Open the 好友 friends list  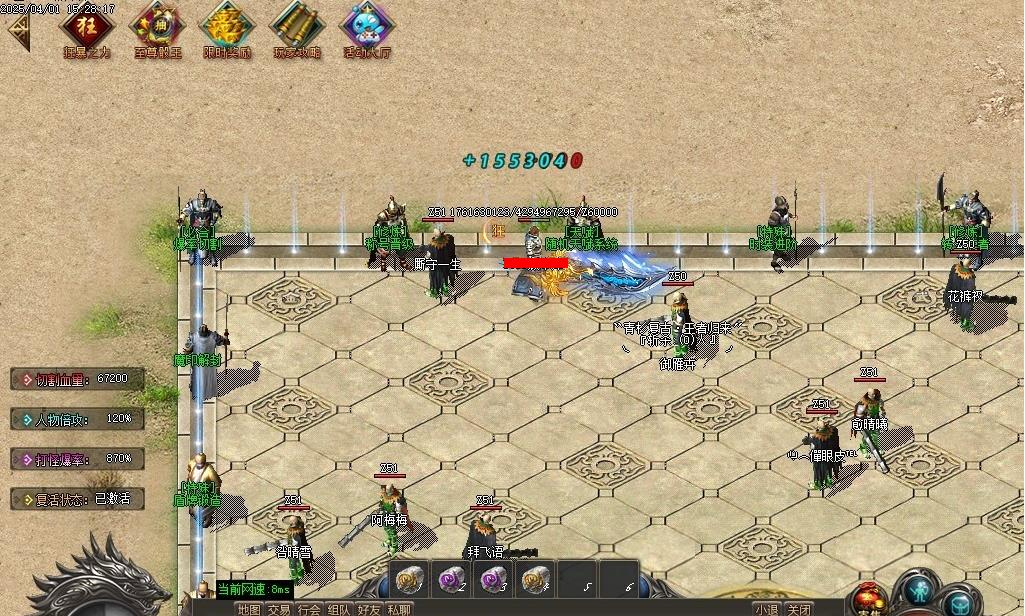369,609
